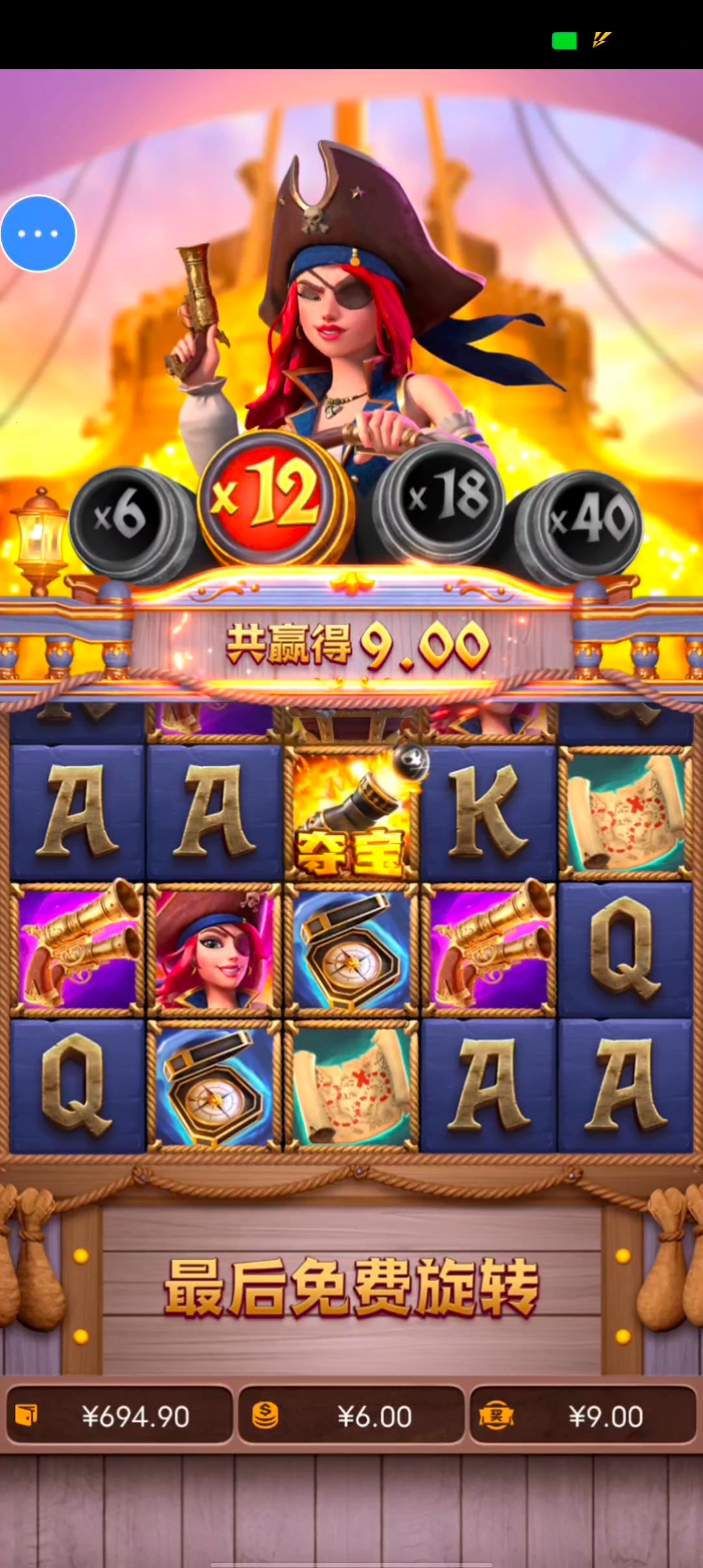
Task: Open the coin bet amount panel
Action: click(x=351, y=1416)
